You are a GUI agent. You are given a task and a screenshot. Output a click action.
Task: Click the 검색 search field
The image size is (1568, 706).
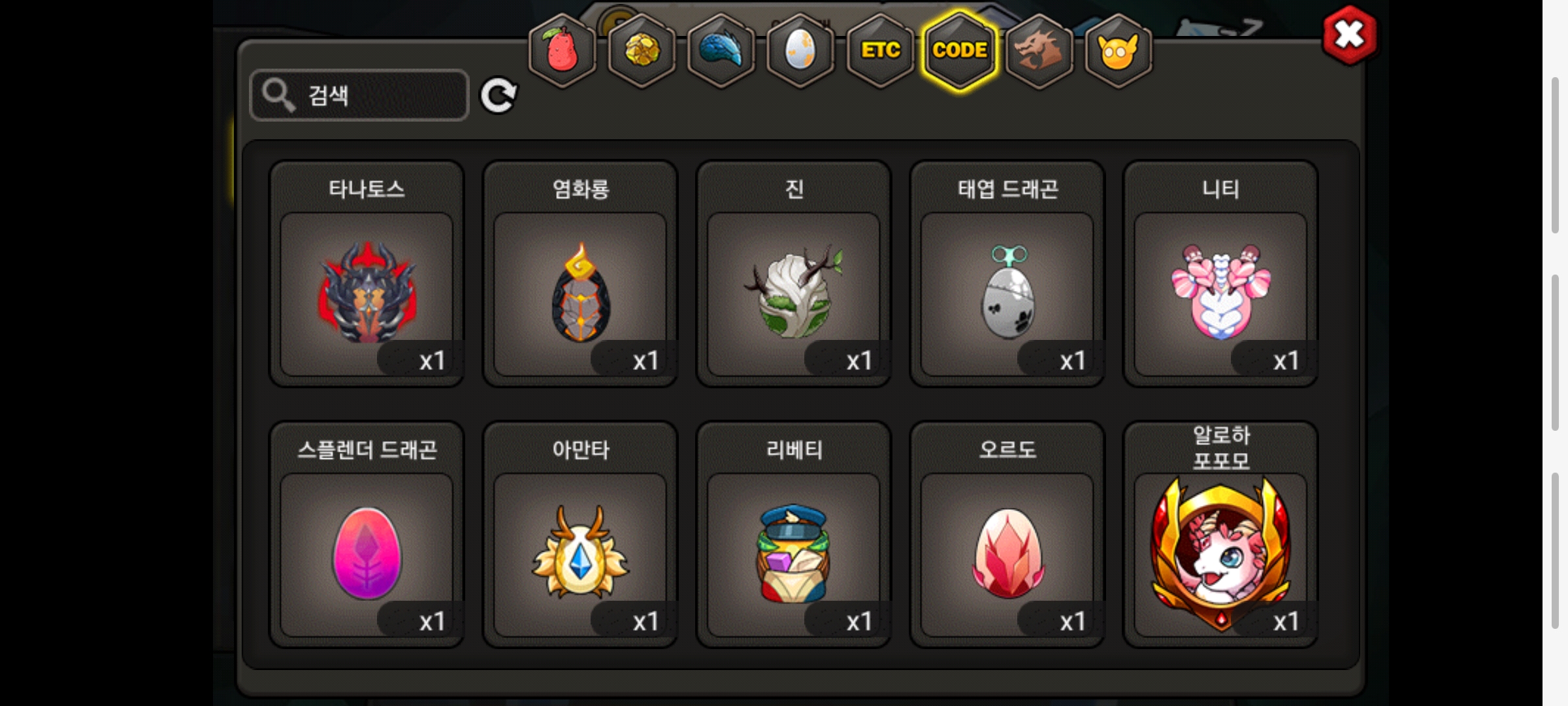coord(359,95)
